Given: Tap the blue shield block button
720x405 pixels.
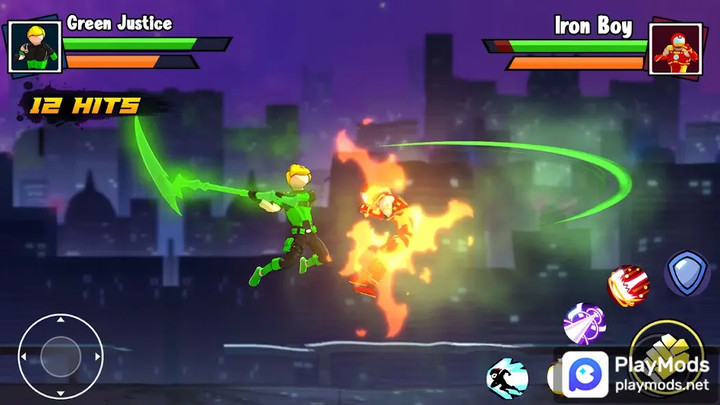Looking at the screenshot, I should [687, 273].
